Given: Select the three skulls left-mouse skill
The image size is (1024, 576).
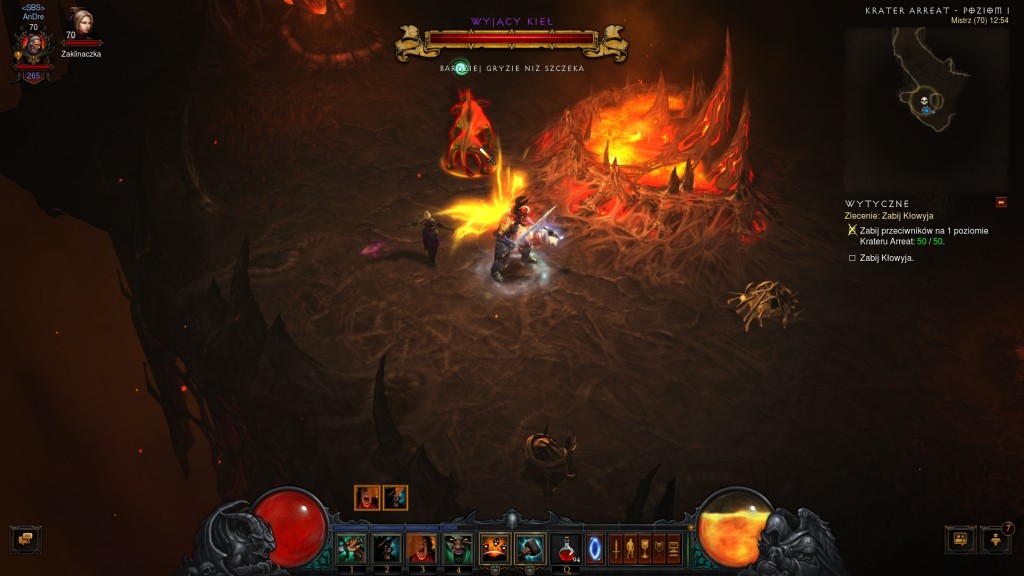Looking at the screenshot, I should (494, 548).
